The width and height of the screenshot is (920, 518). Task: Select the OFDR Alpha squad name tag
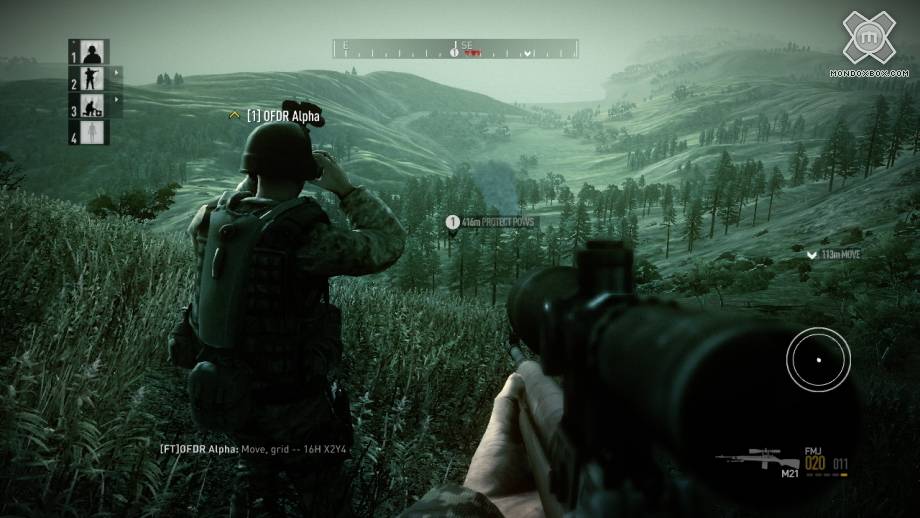[x=284, y=117]
